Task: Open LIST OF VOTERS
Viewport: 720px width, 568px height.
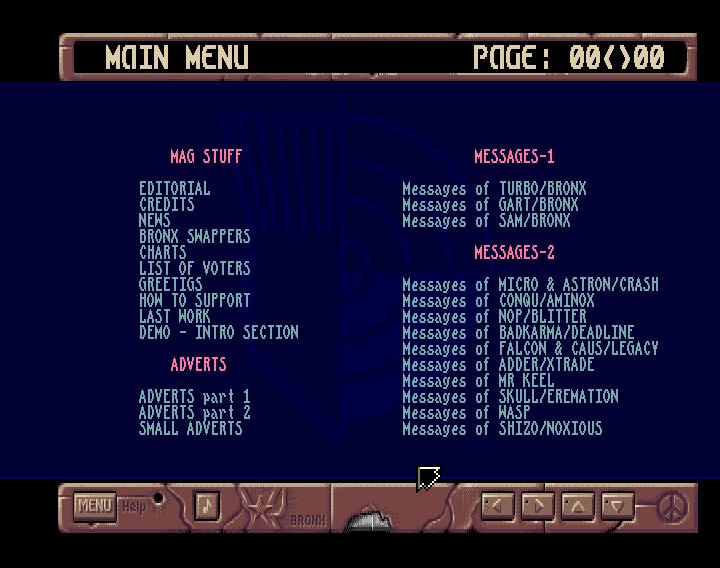Action: (195, 269)
